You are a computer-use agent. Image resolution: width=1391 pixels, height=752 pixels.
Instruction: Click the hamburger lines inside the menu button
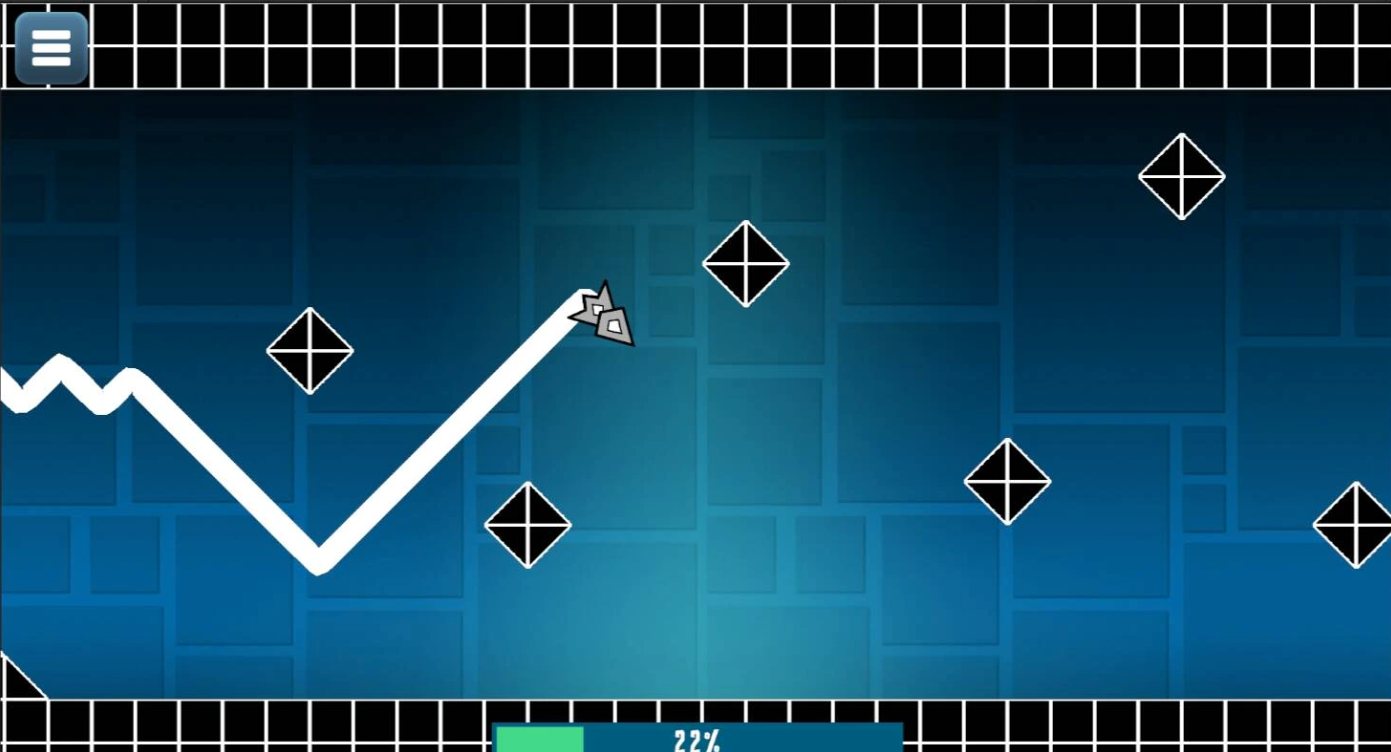(51, 46)
